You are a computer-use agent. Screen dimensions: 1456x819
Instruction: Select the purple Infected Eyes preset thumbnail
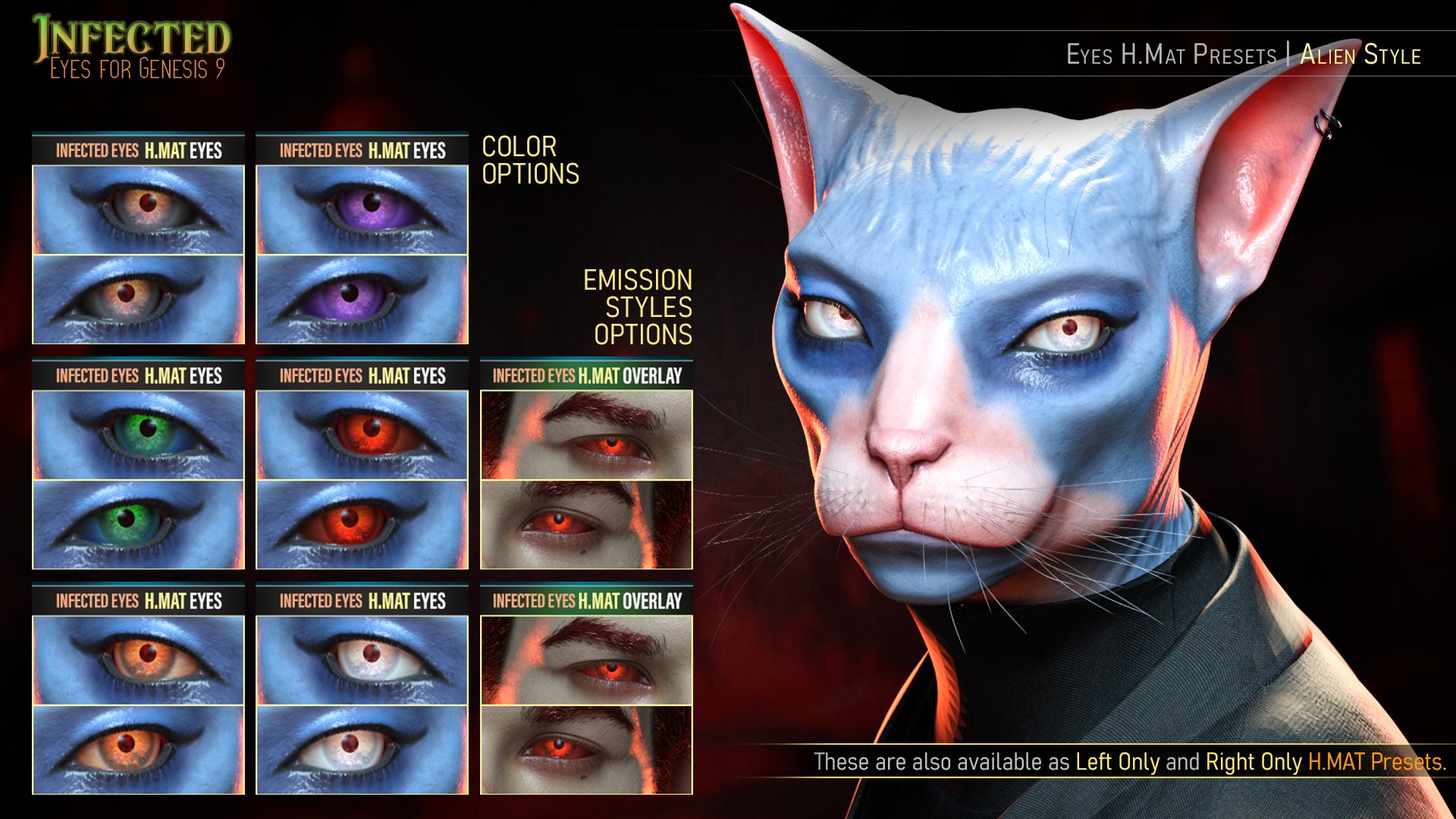coord(362,253)
